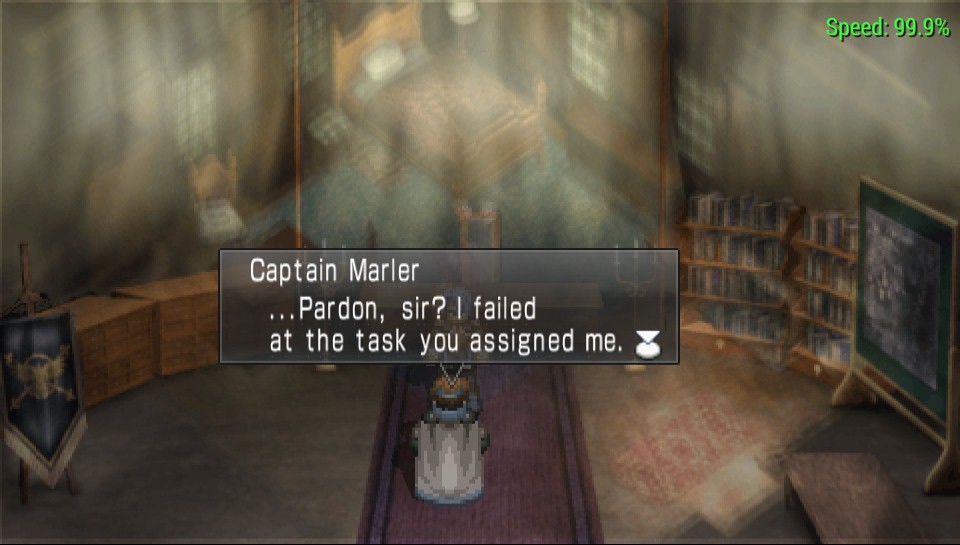Advance Captain Marler's dialogue via the continue indicator
Viewport: 960px width, 545px height.
pyautogui.click(x=648, y=343)
